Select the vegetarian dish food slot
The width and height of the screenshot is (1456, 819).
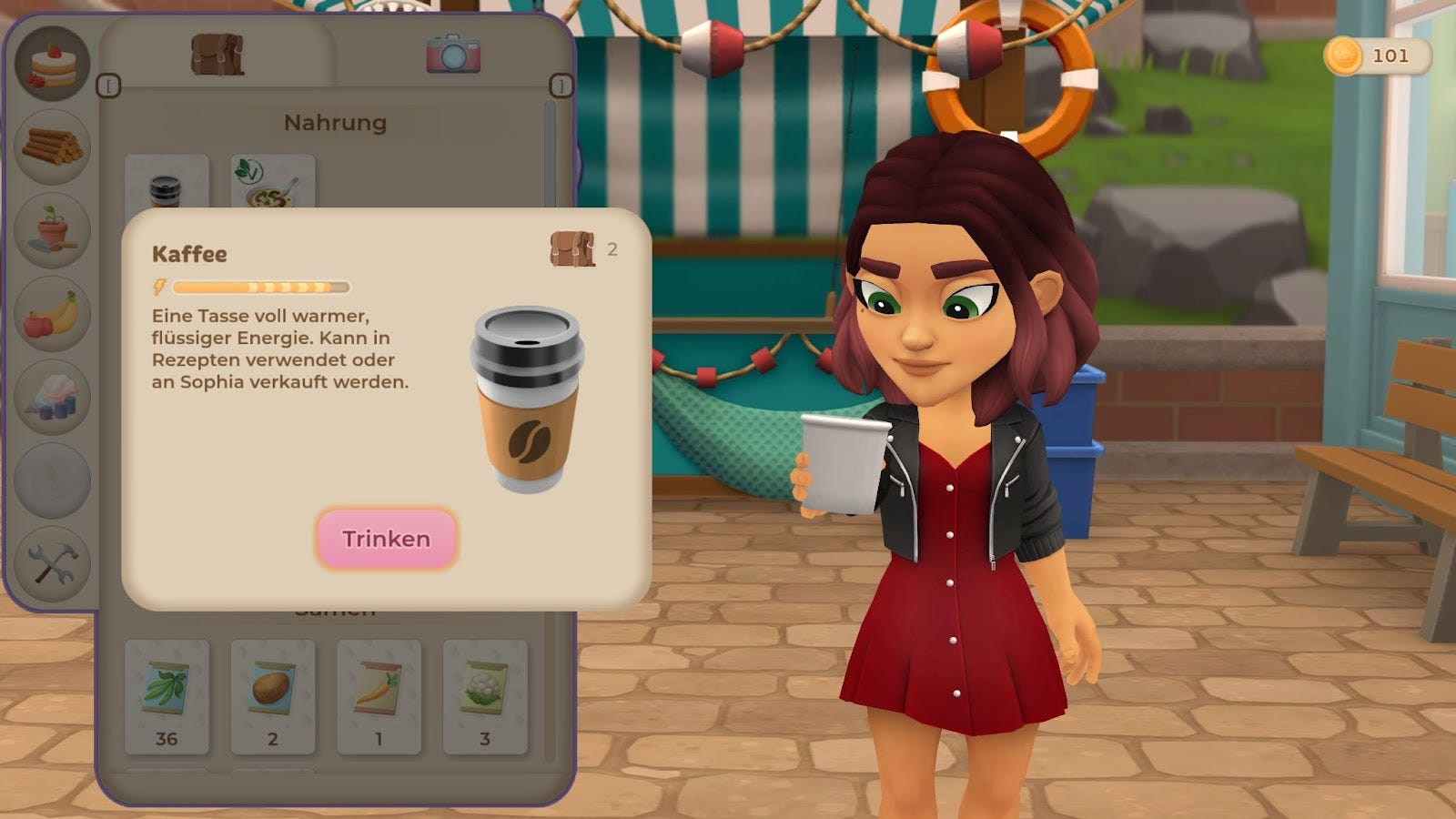pos(272,185)
